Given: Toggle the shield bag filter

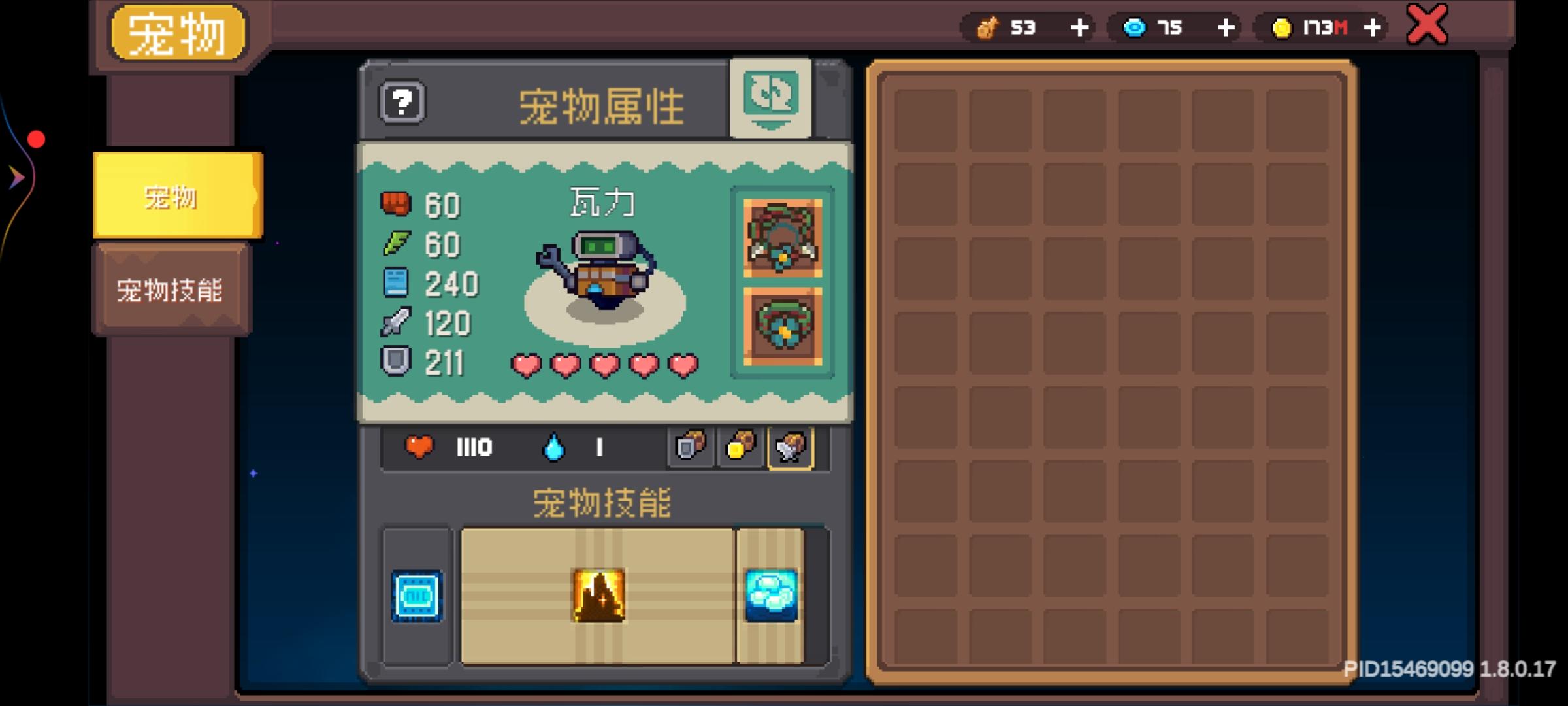Looking at the screenshot, I should 690,447.
